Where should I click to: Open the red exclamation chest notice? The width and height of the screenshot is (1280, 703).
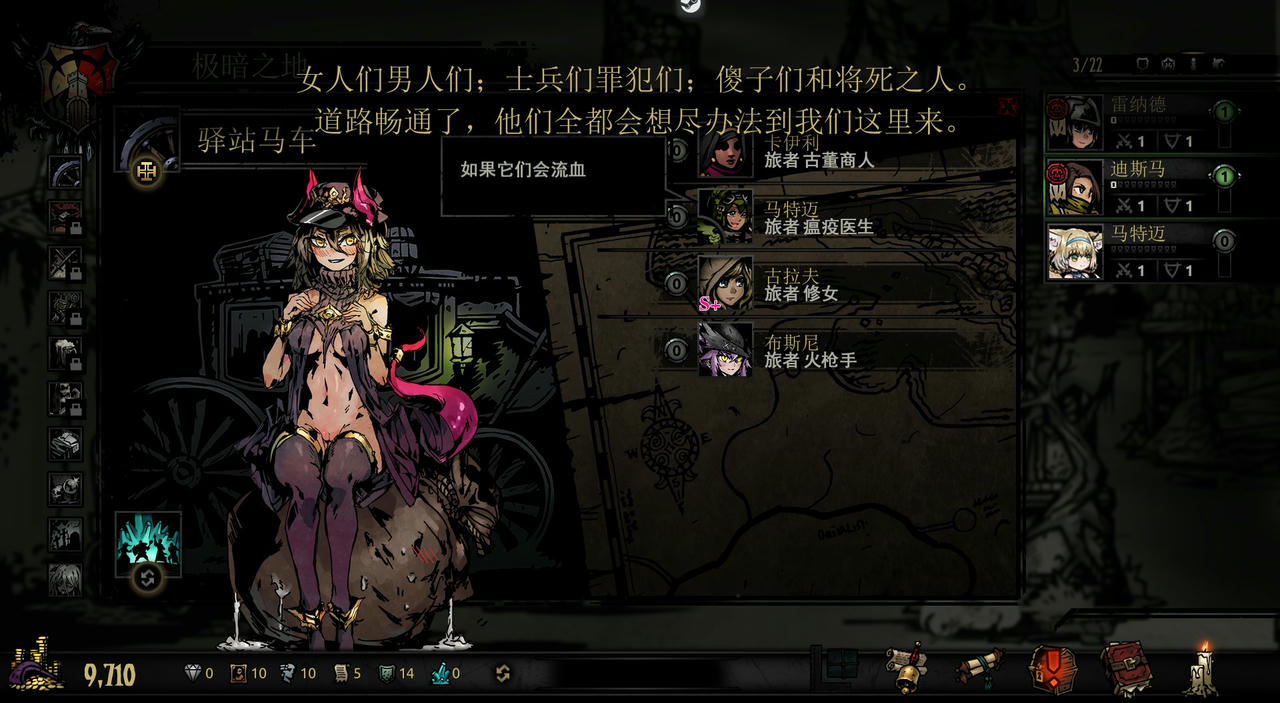(x=1053, y=668)
